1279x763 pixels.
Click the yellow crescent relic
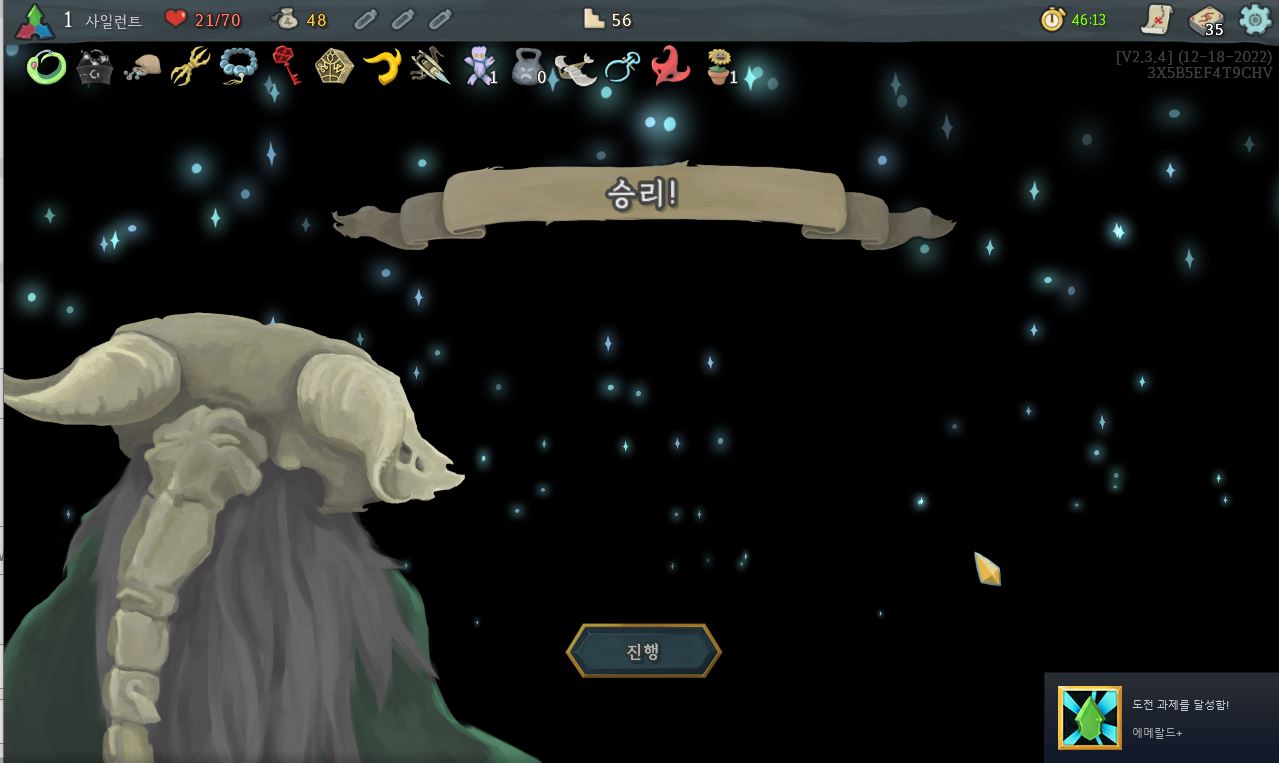(382, 67)
